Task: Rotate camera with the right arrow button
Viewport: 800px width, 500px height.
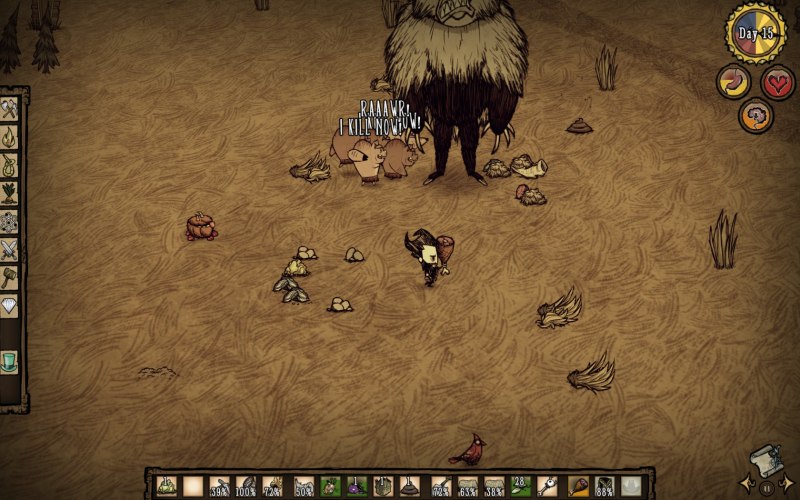Action: click(788, 487)
